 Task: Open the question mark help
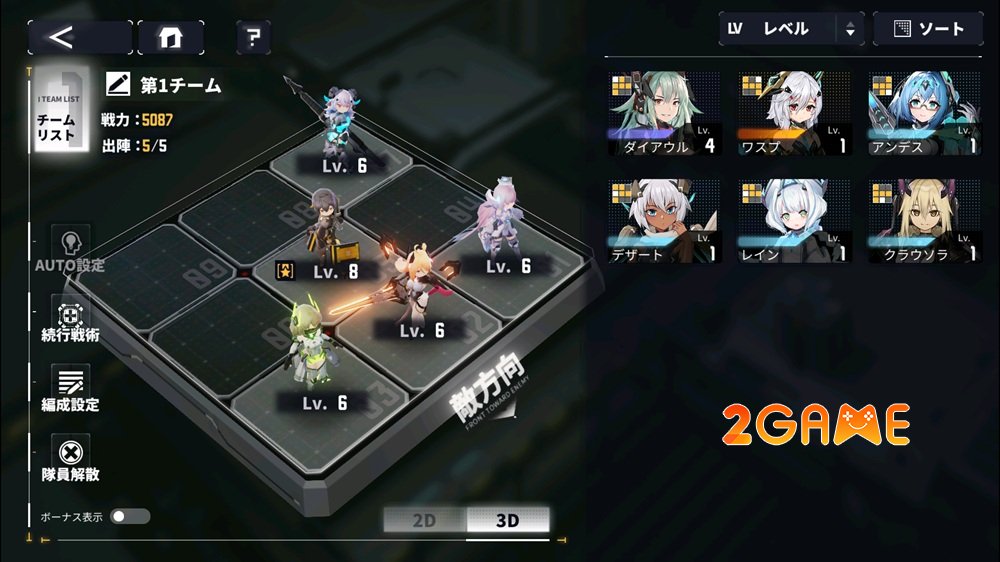253,38
